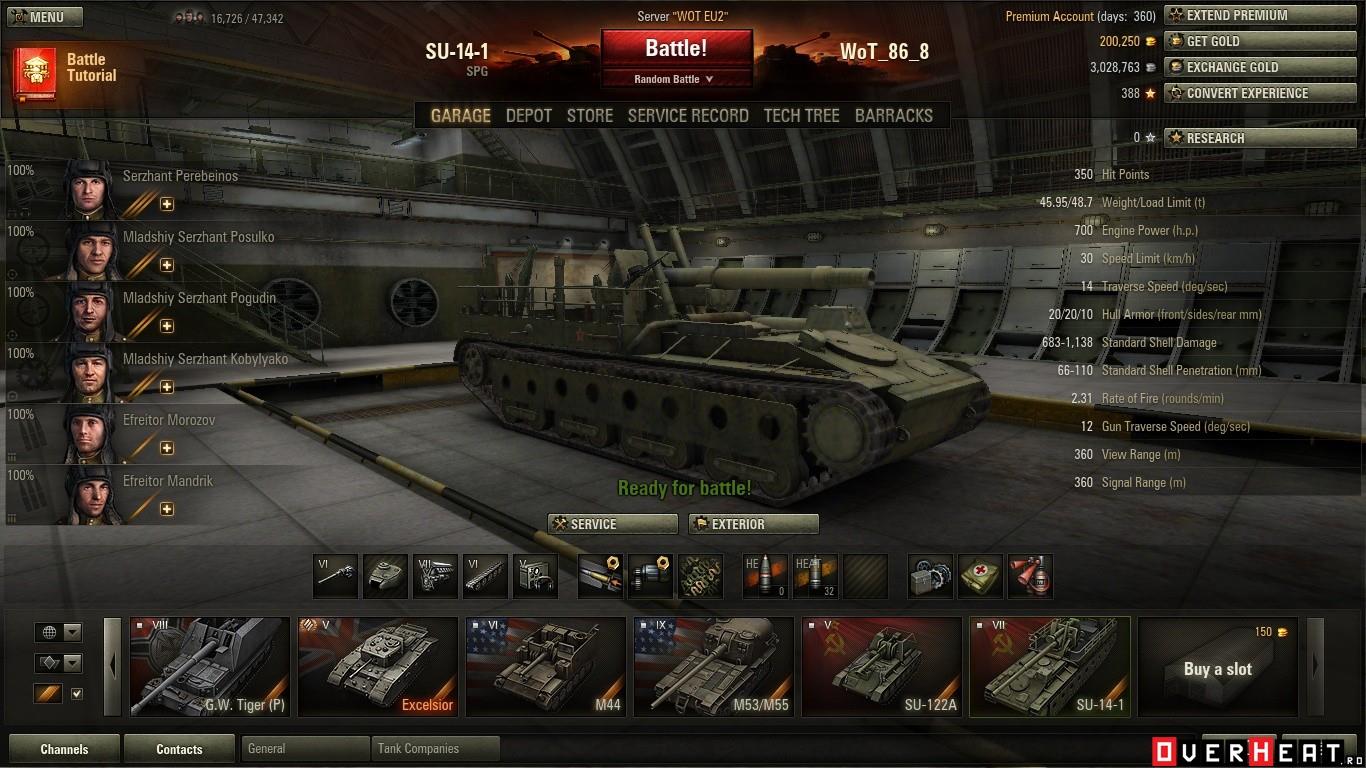Click the Extend Premium button

click(1246, 16)
